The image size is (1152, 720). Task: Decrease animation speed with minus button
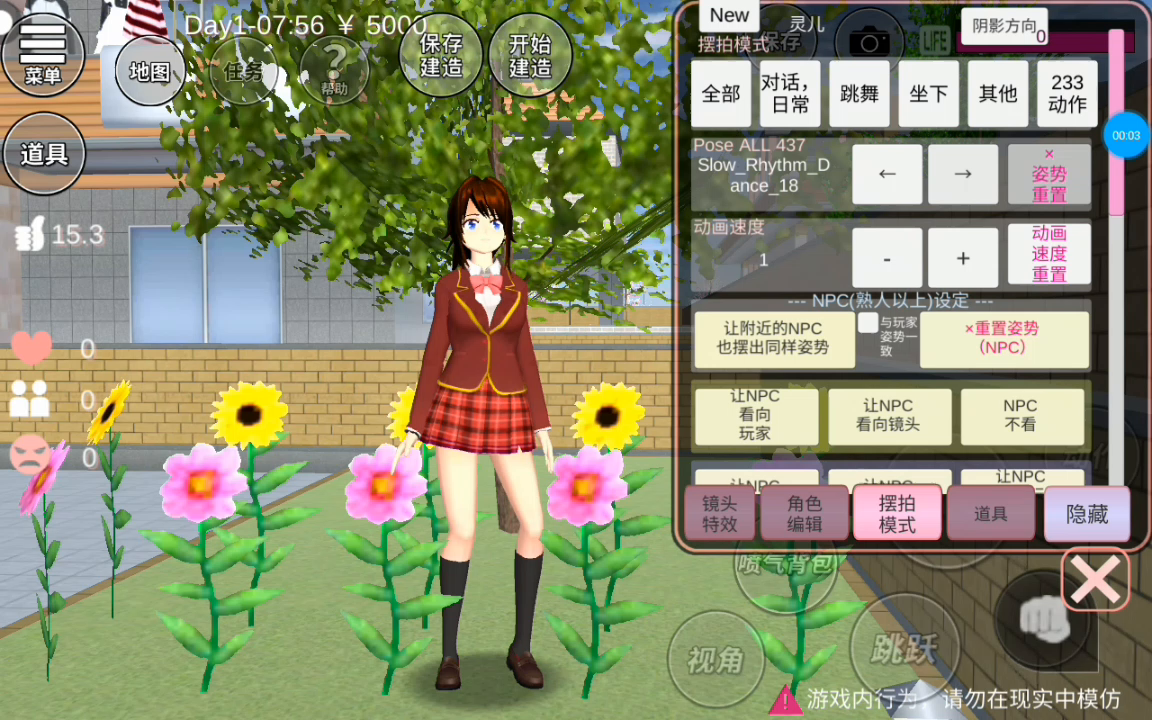(x=886, y=258)
